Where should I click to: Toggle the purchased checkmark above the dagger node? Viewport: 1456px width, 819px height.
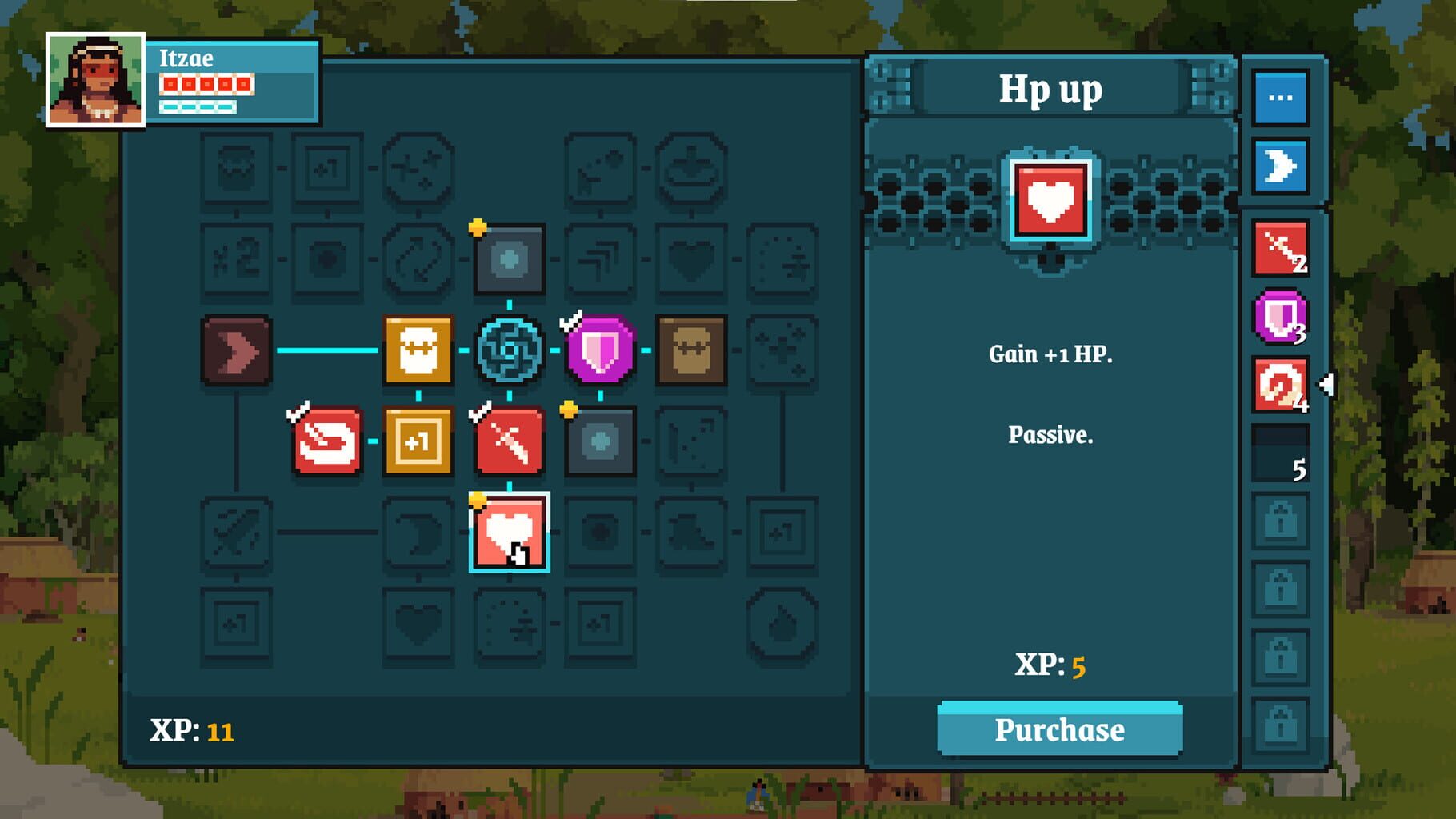coord(481,411)
